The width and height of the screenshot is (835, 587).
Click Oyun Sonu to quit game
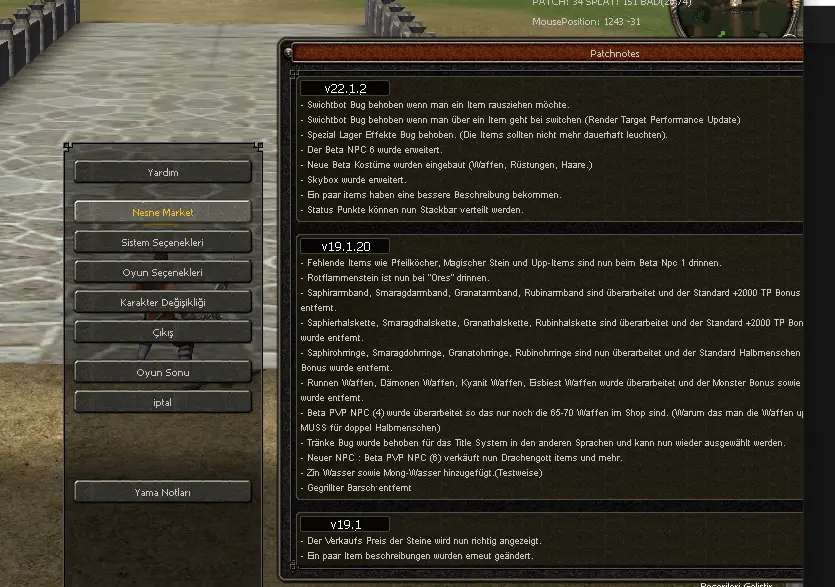point(162,372)
